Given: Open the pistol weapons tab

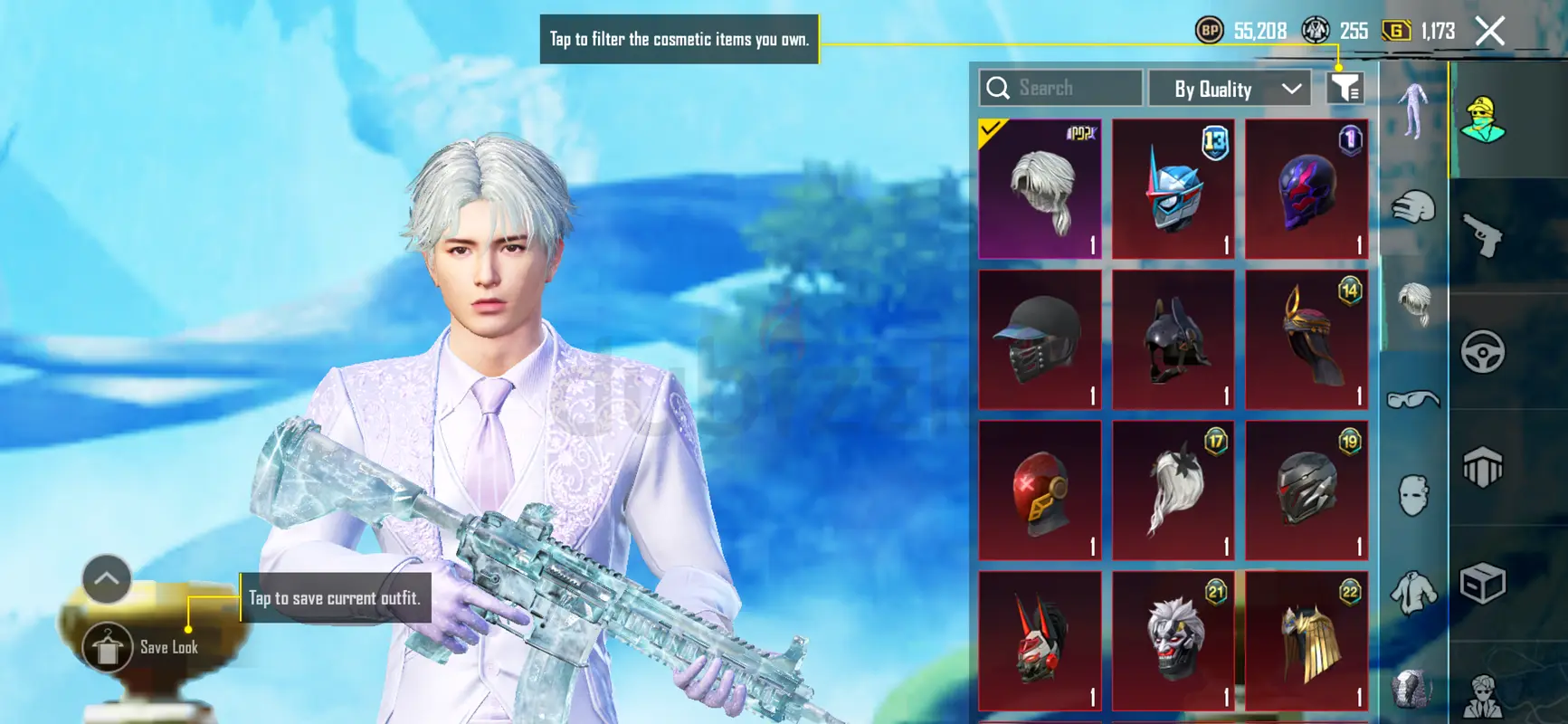Looking at the screenshot, I should pos(1483,234).
